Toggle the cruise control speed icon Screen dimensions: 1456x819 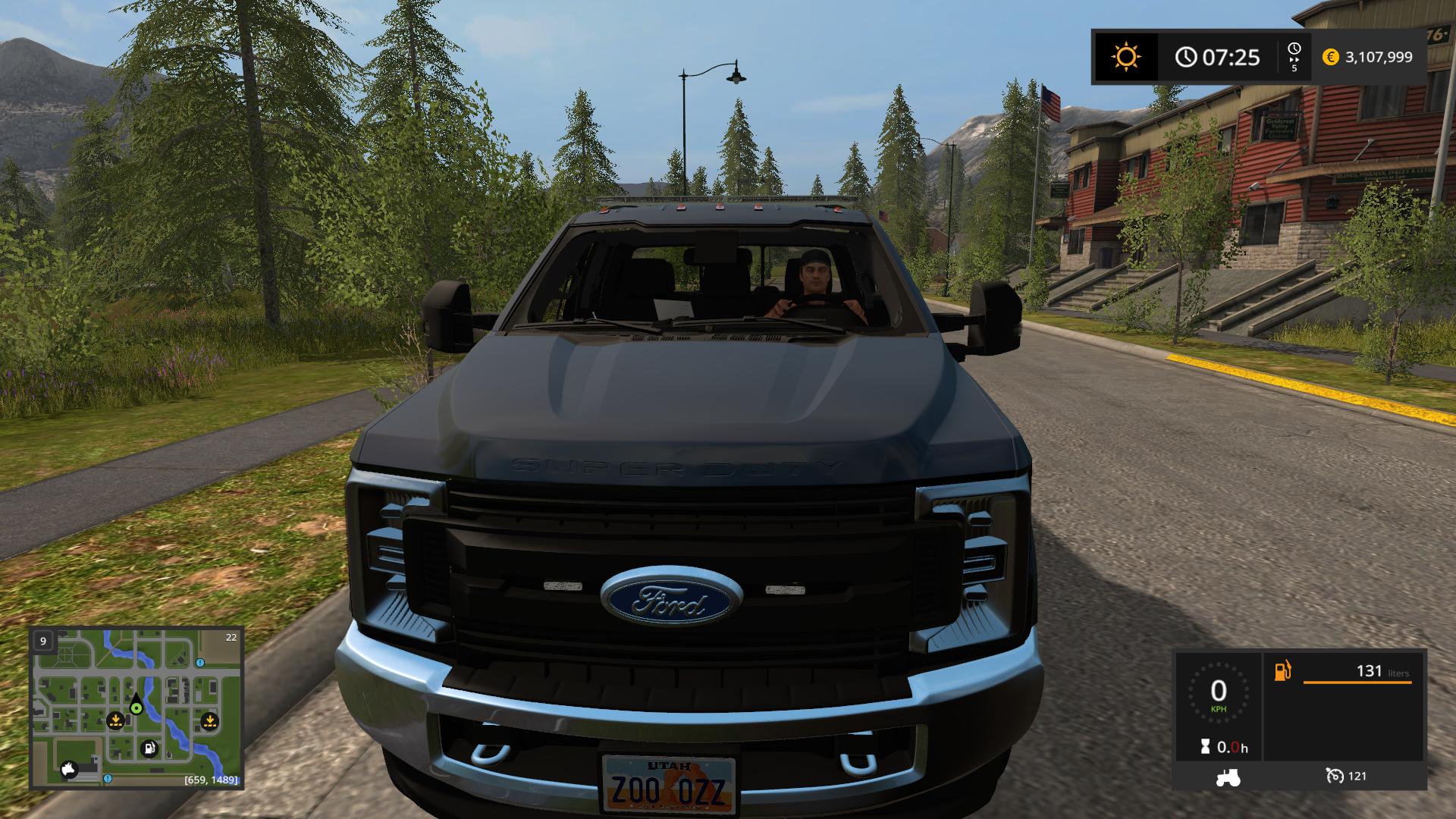coord(1334,776)
